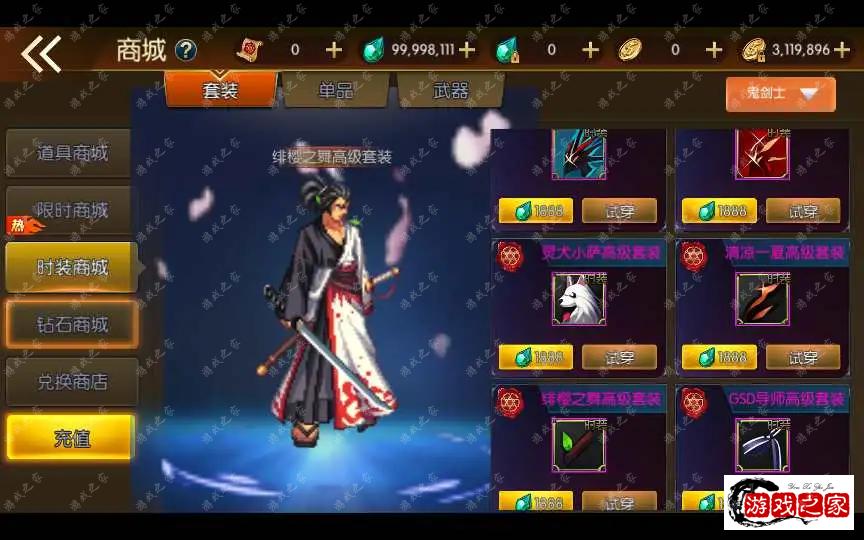Switch to the 套装 tab
Viewport: 864px width, 540px height.
pyautogui.click(x=220, y=91)
